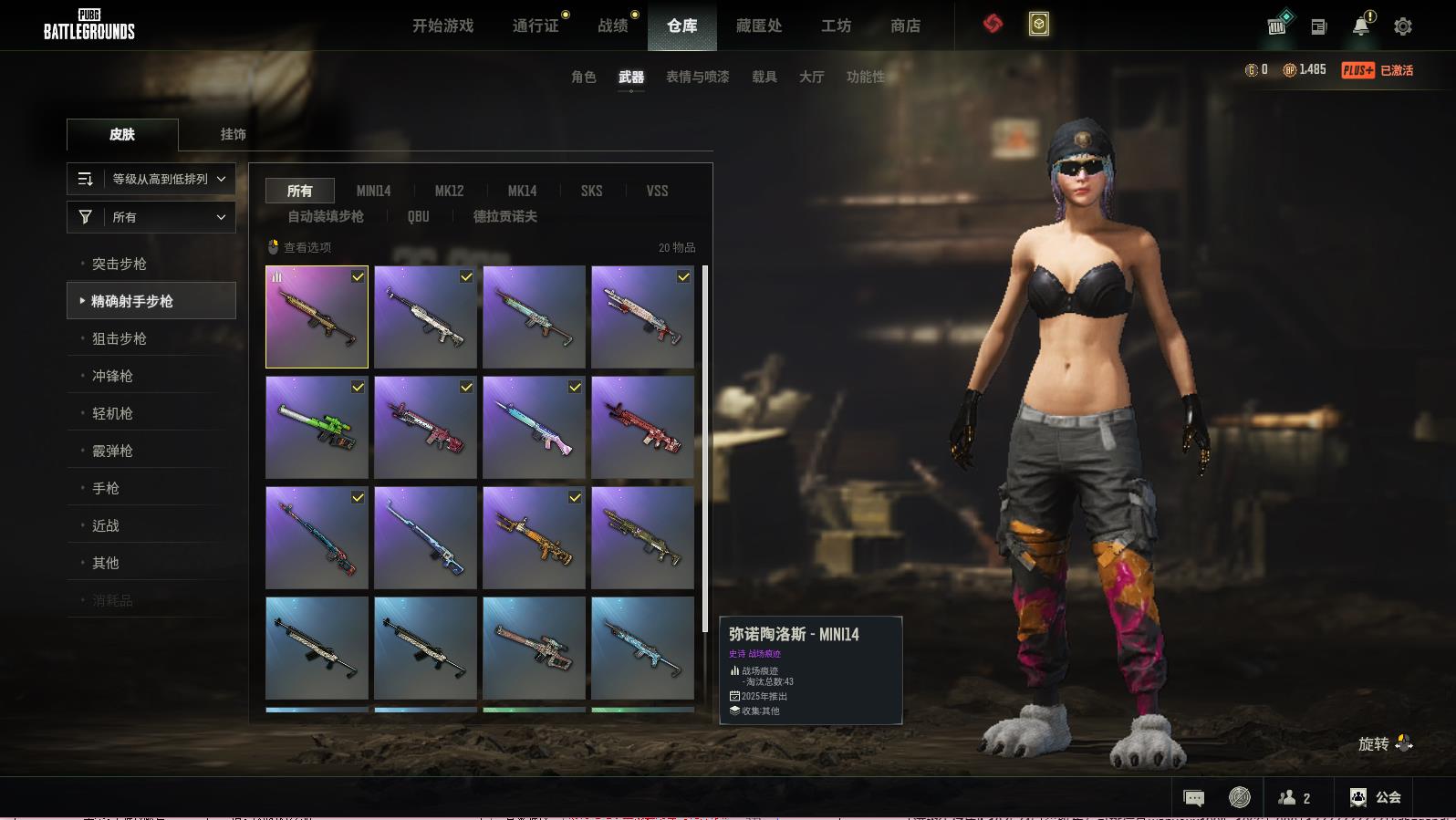Expand the 所有 filter dropdown
The height and width of the screenshot is (820, 1456).
(151, 217)
